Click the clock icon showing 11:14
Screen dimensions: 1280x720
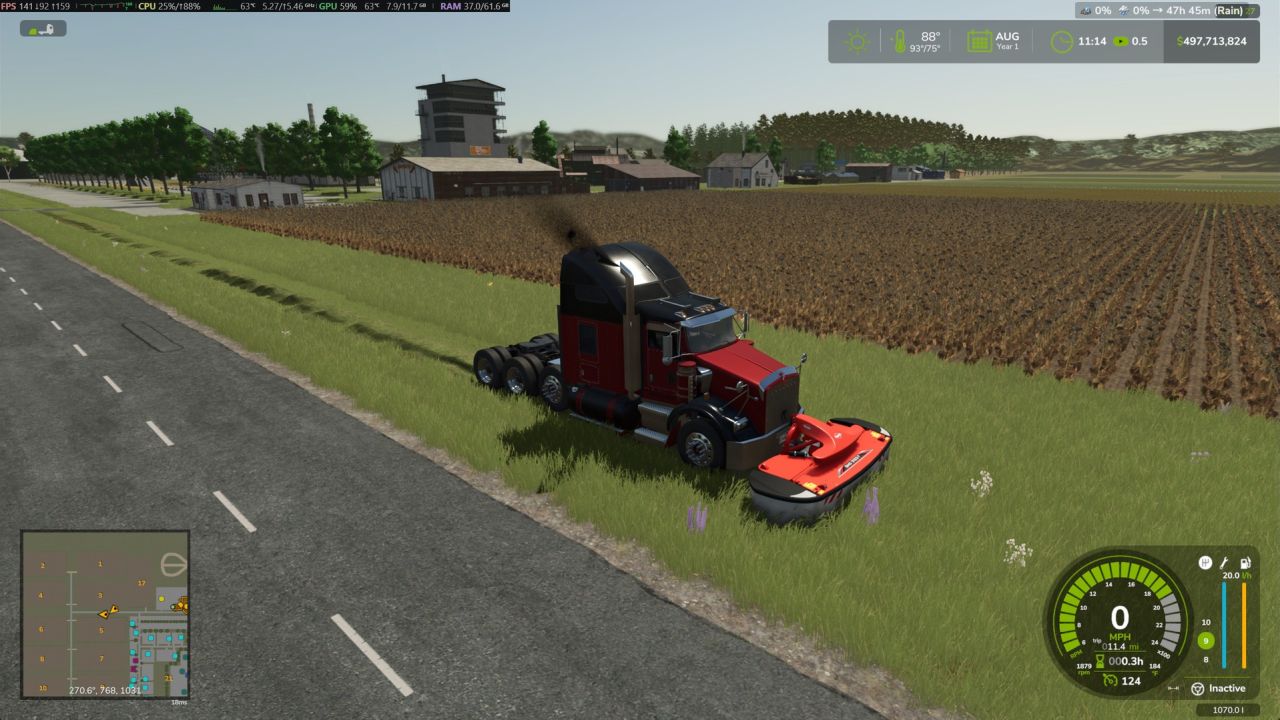click(x=1060, y=40)
